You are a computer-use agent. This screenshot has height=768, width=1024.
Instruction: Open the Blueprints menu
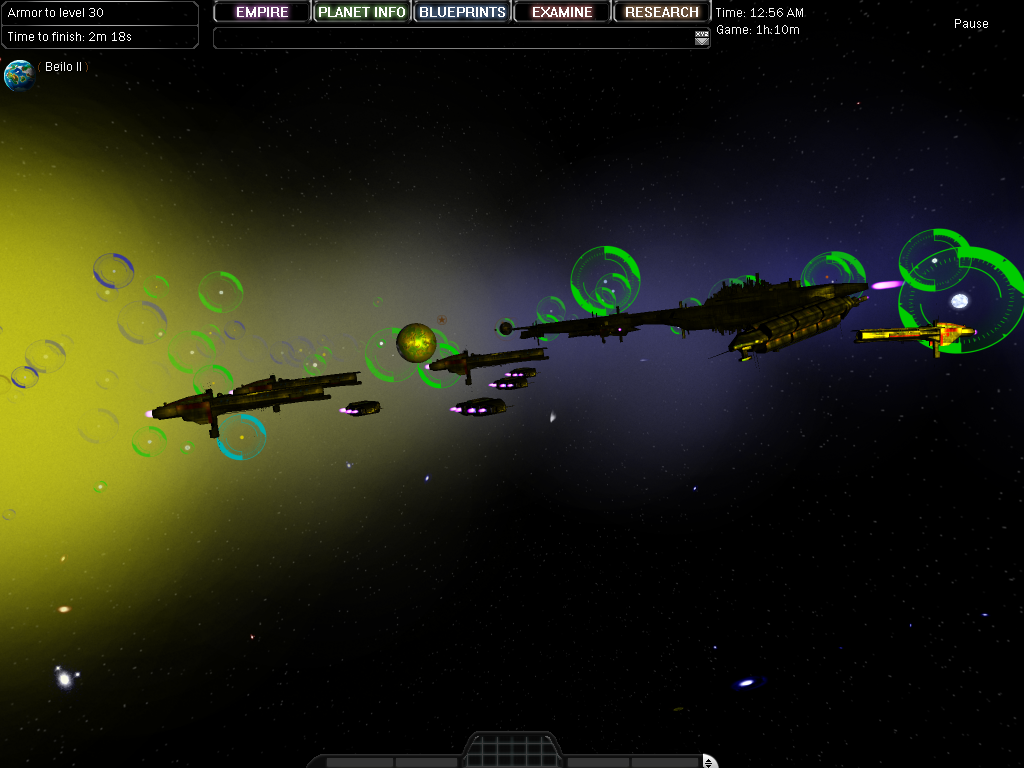click(462, 12)
